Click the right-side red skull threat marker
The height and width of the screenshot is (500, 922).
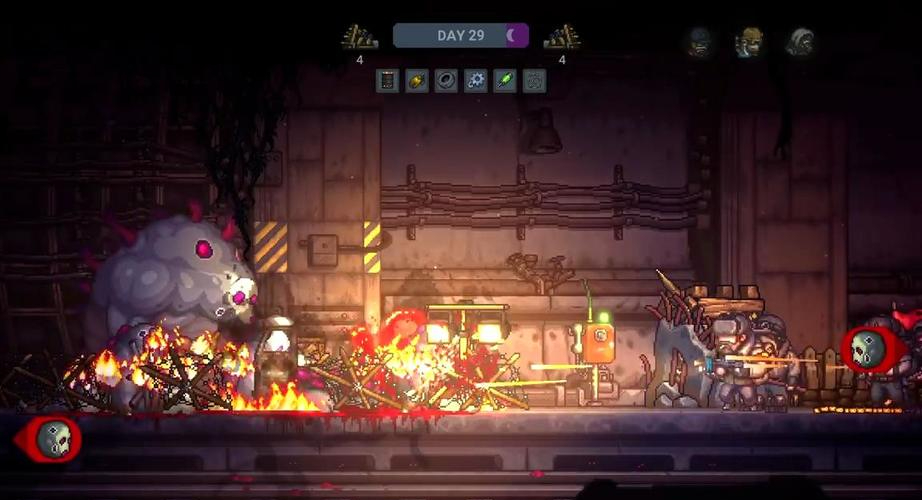tap(869, 348)
